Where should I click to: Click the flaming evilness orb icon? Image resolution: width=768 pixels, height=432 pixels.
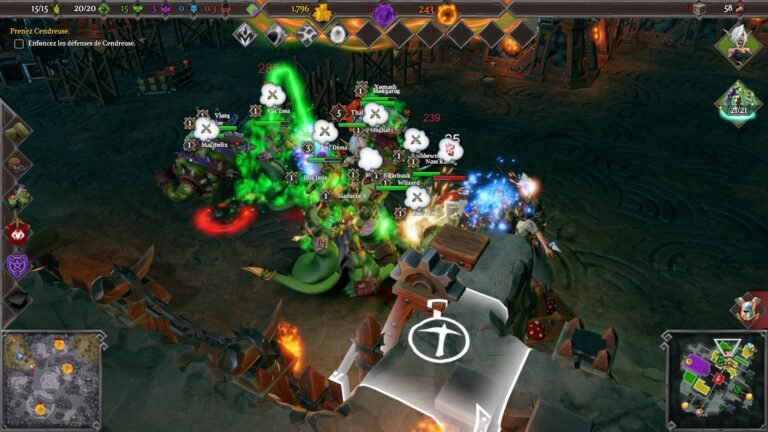click(x=447, y=13)
